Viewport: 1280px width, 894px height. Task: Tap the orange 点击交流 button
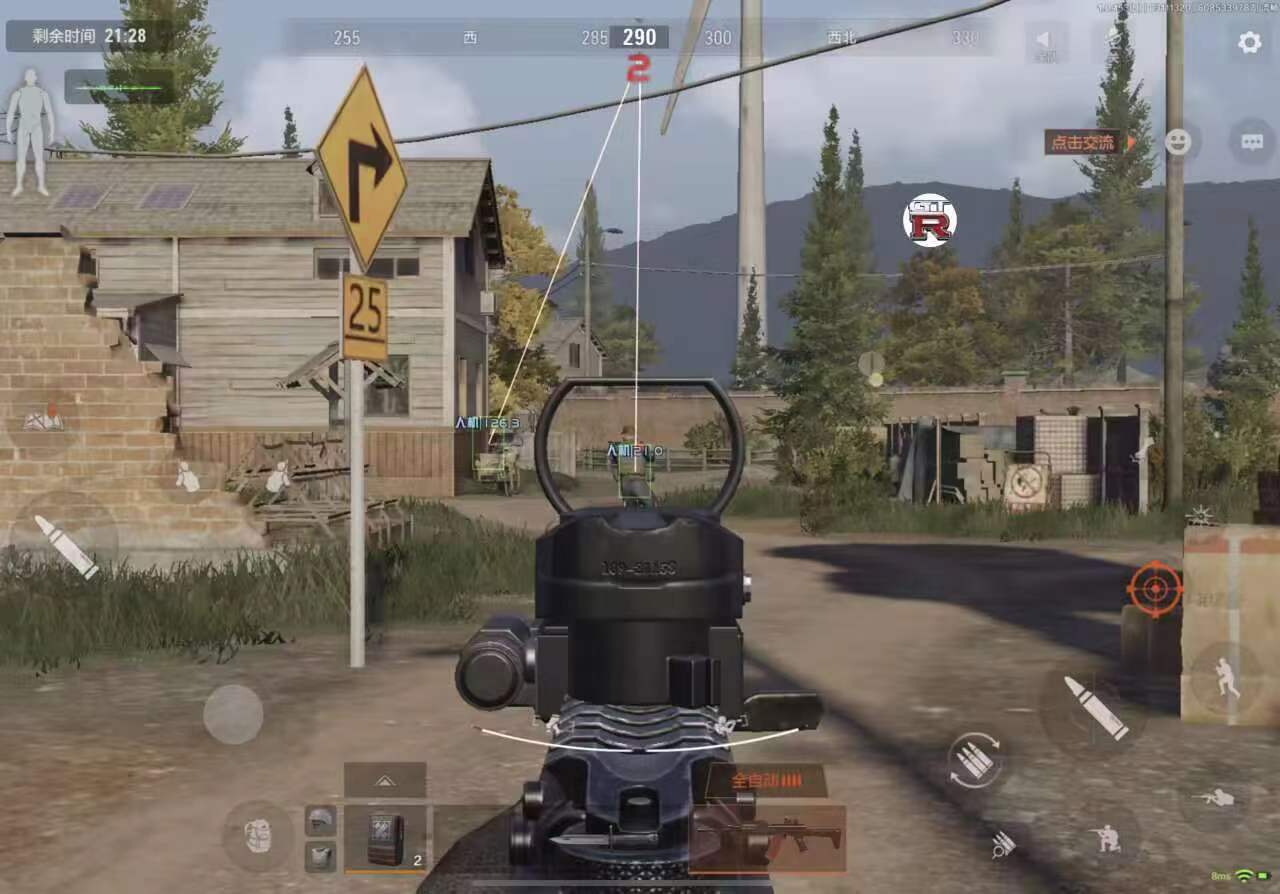coord(1085,142)
